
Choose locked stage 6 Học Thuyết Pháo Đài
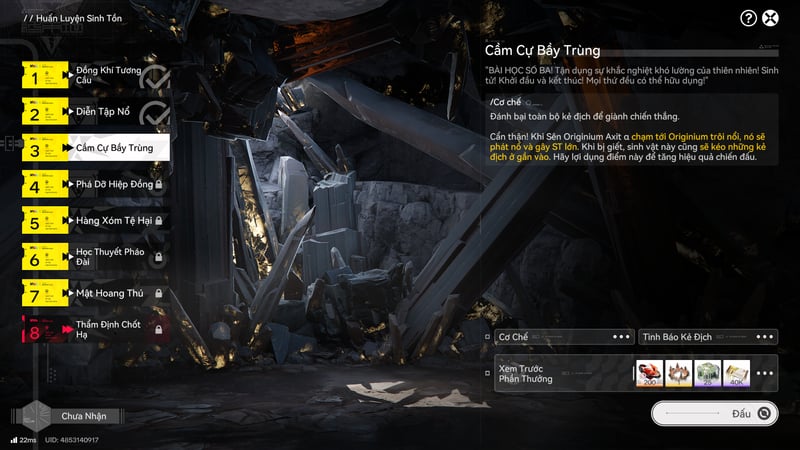pyautogui.click(x=95, y=257)
